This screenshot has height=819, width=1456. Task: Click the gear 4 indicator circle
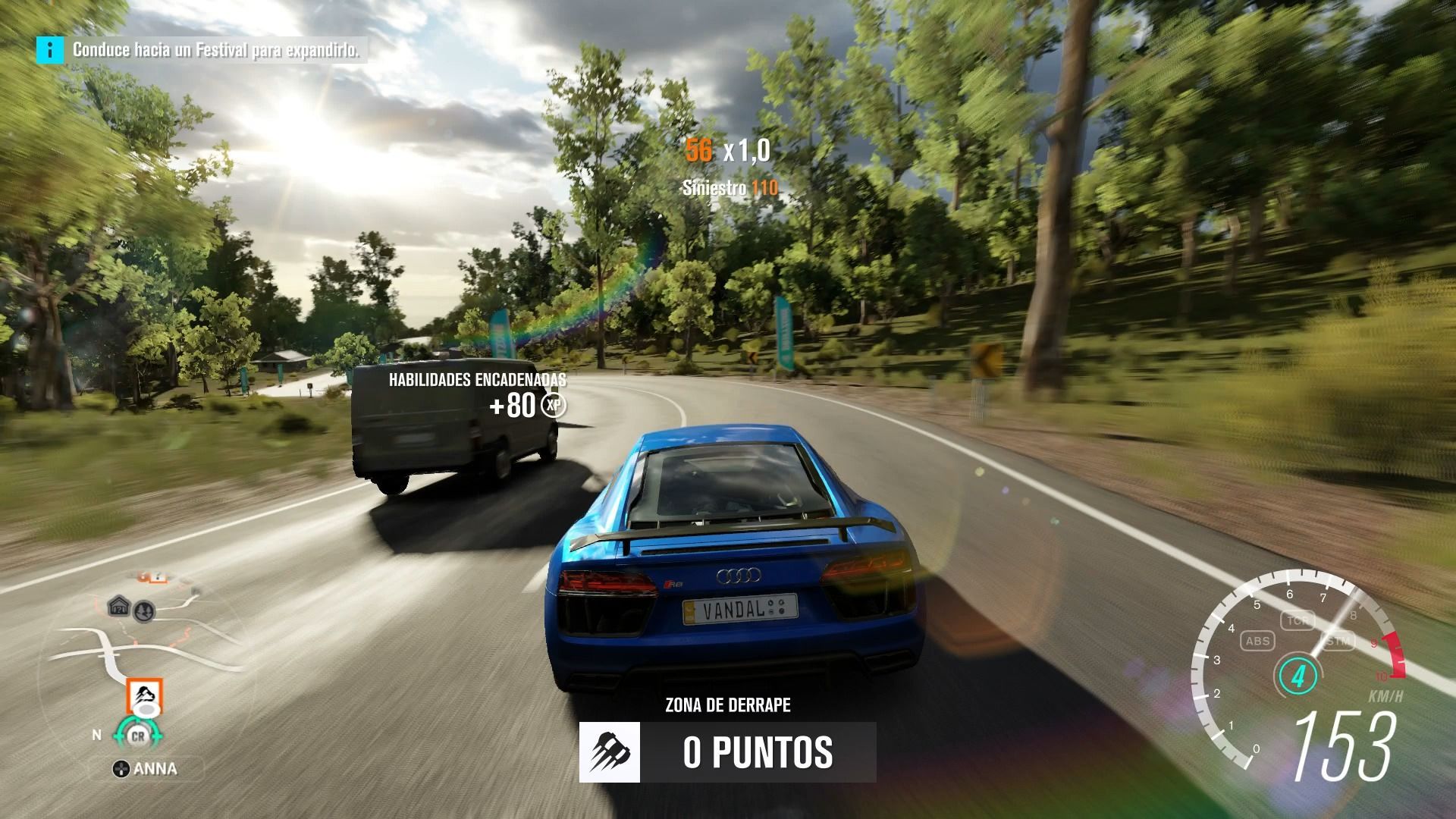click(x=1298, y=676)
